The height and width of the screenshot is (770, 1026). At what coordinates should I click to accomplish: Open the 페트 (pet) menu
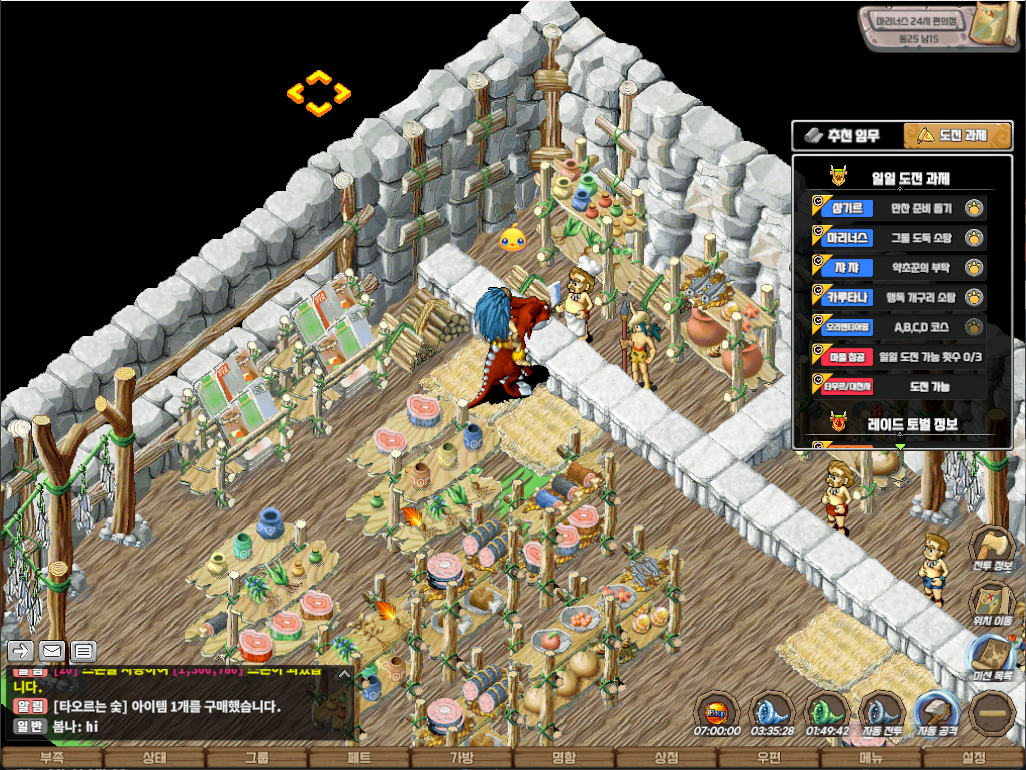[x=359, y=758]
